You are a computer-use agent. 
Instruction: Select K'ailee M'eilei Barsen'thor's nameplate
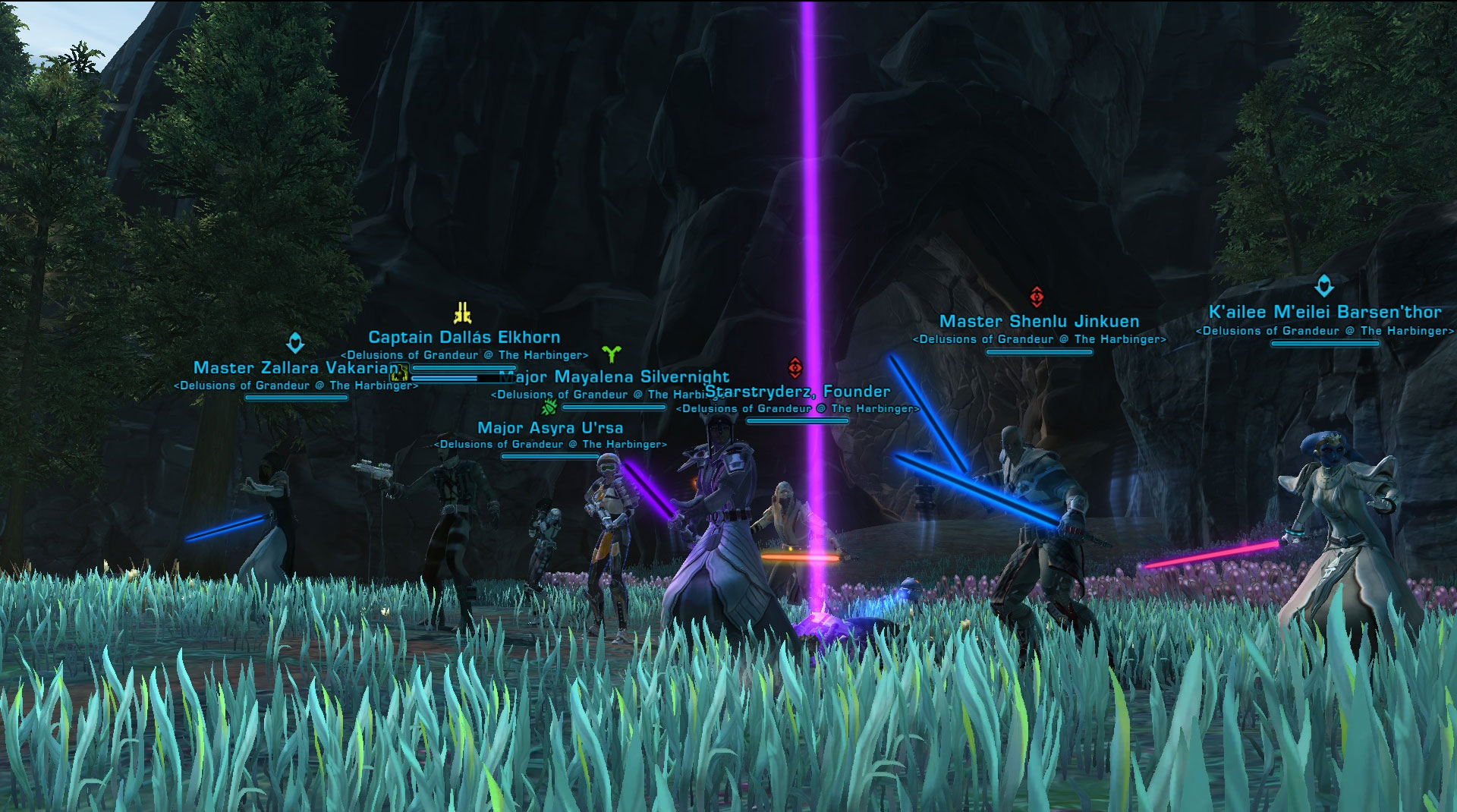click(1324, 313)
